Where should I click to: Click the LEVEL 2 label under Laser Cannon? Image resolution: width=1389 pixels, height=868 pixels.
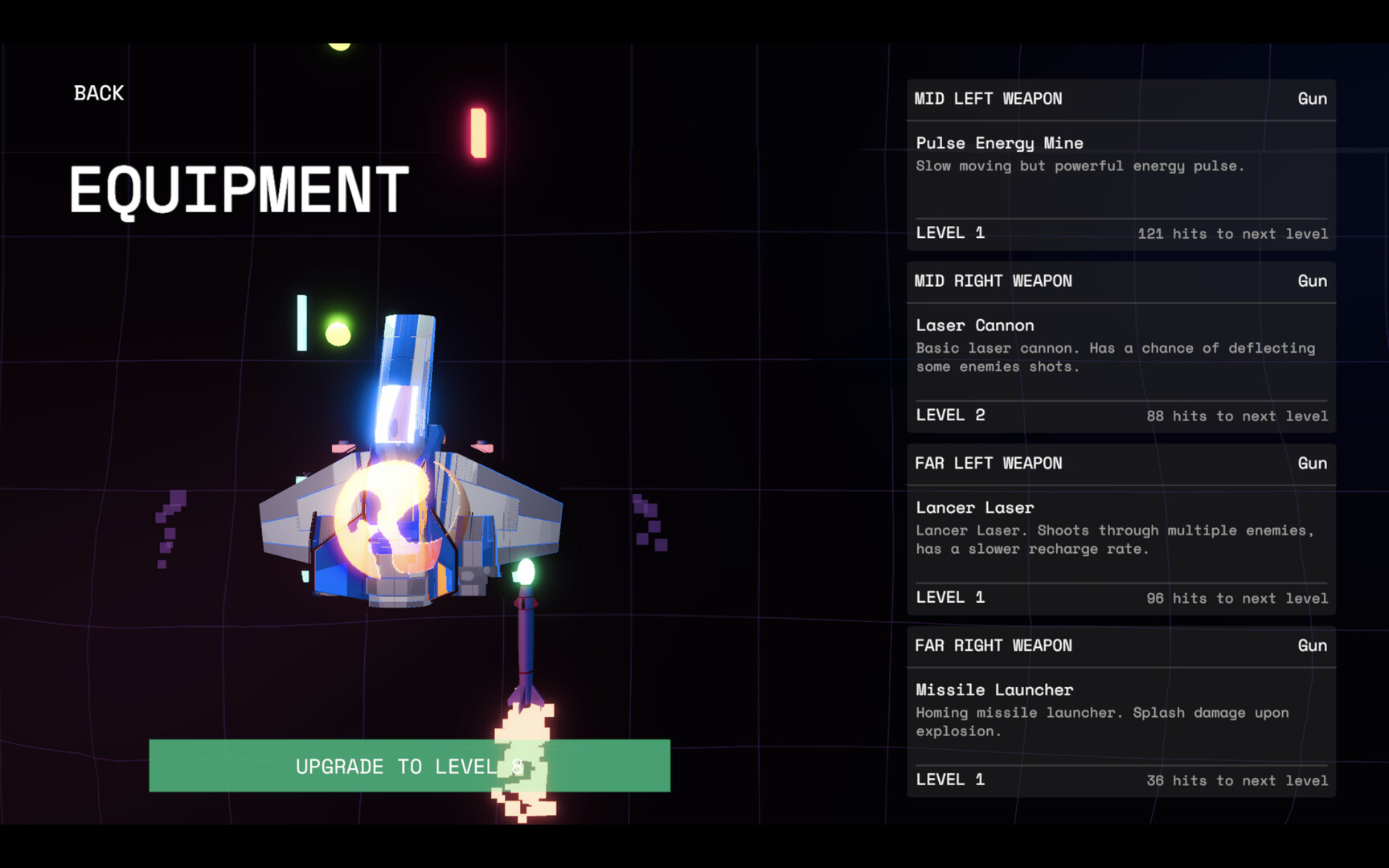tap(951, 415)
